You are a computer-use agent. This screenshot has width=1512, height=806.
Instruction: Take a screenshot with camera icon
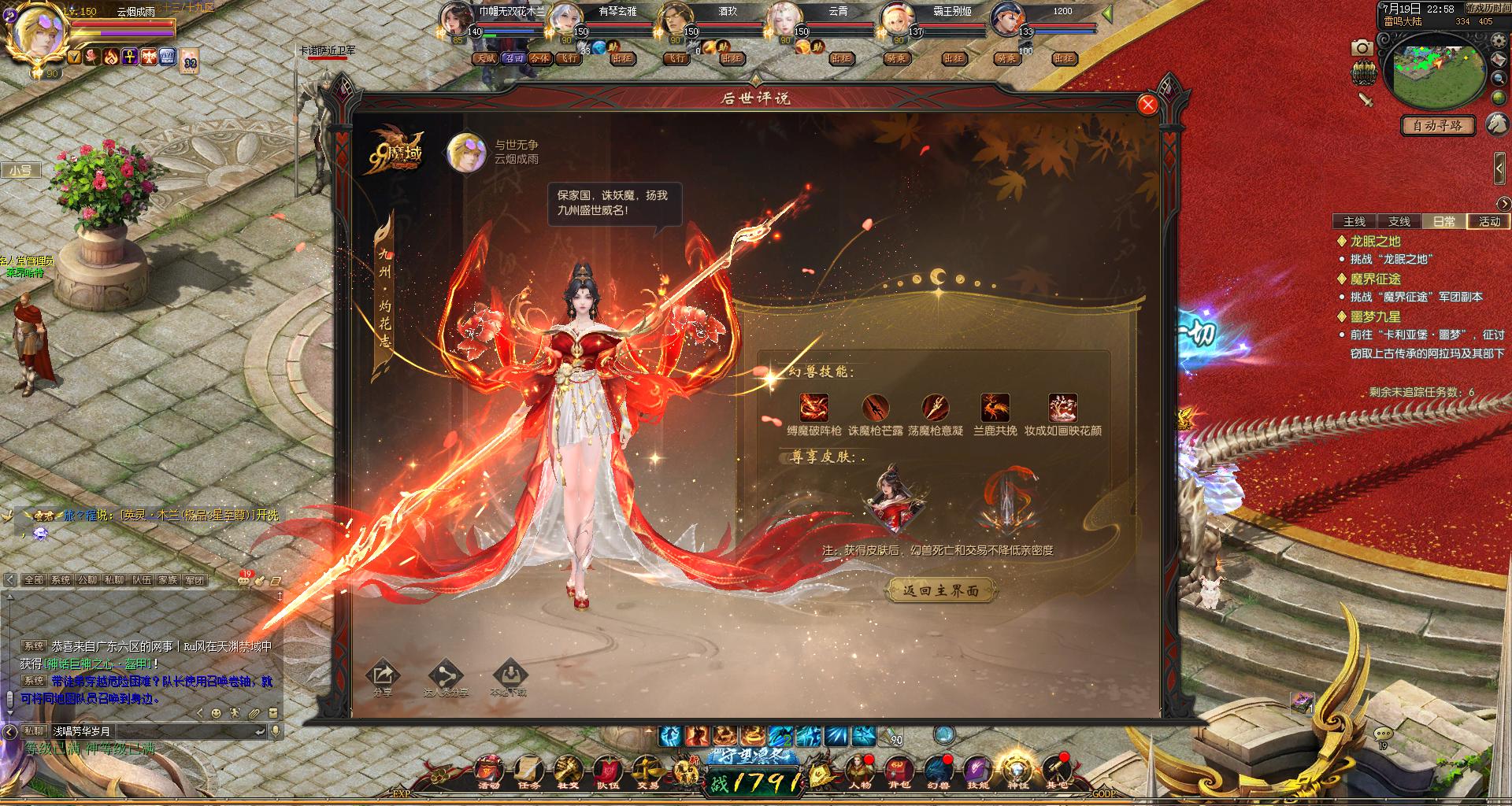1362,48
